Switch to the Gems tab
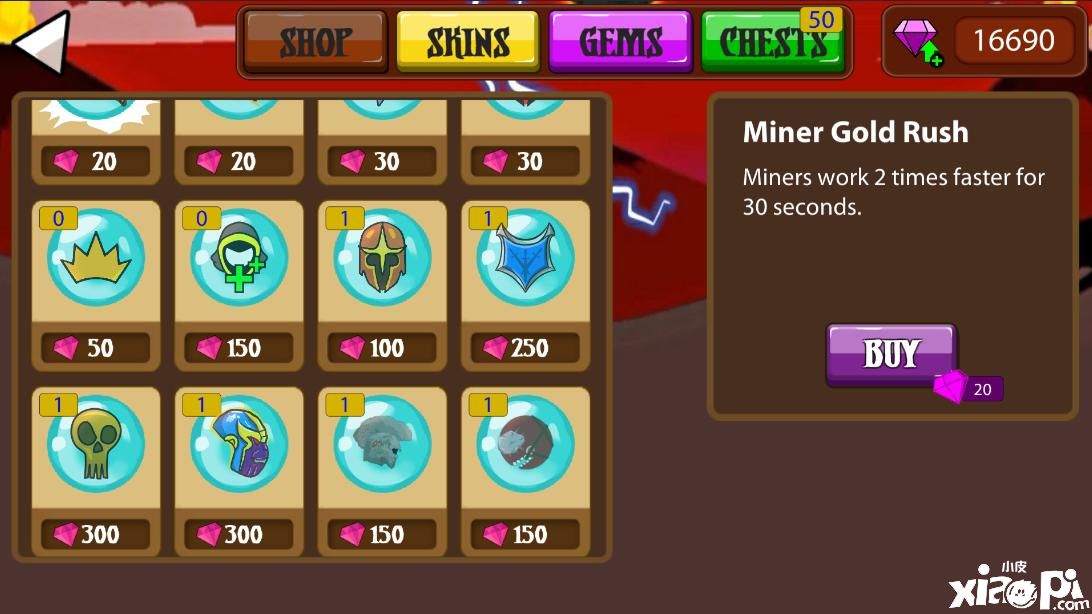This screenshot has width=1092, height=614. coord(620,42)
